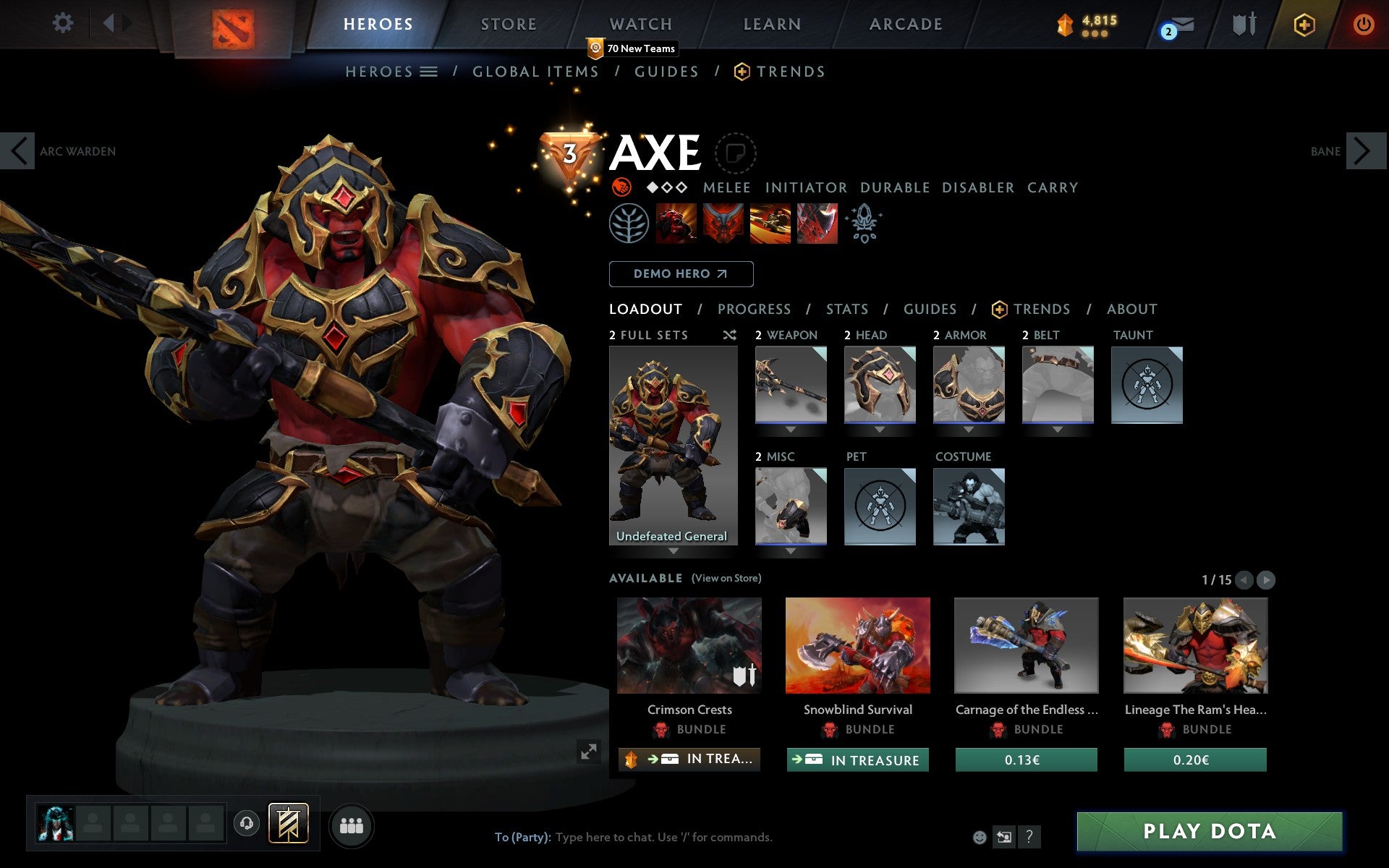Open the STORE menu

(508, 24)
